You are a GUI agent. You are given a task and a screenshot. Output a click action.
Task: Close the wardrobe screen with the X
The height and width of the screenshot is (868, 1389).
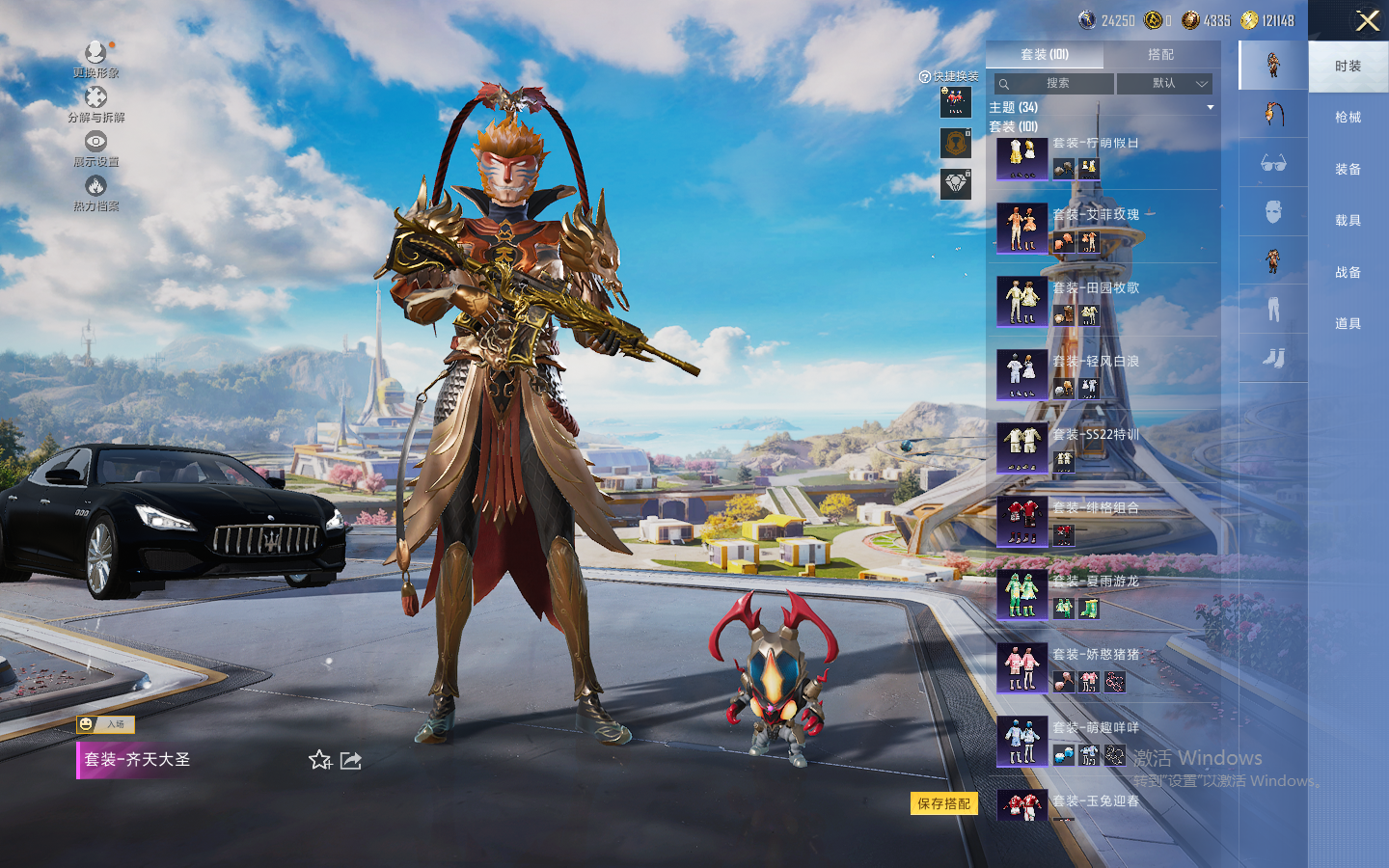pos(1367,21)
